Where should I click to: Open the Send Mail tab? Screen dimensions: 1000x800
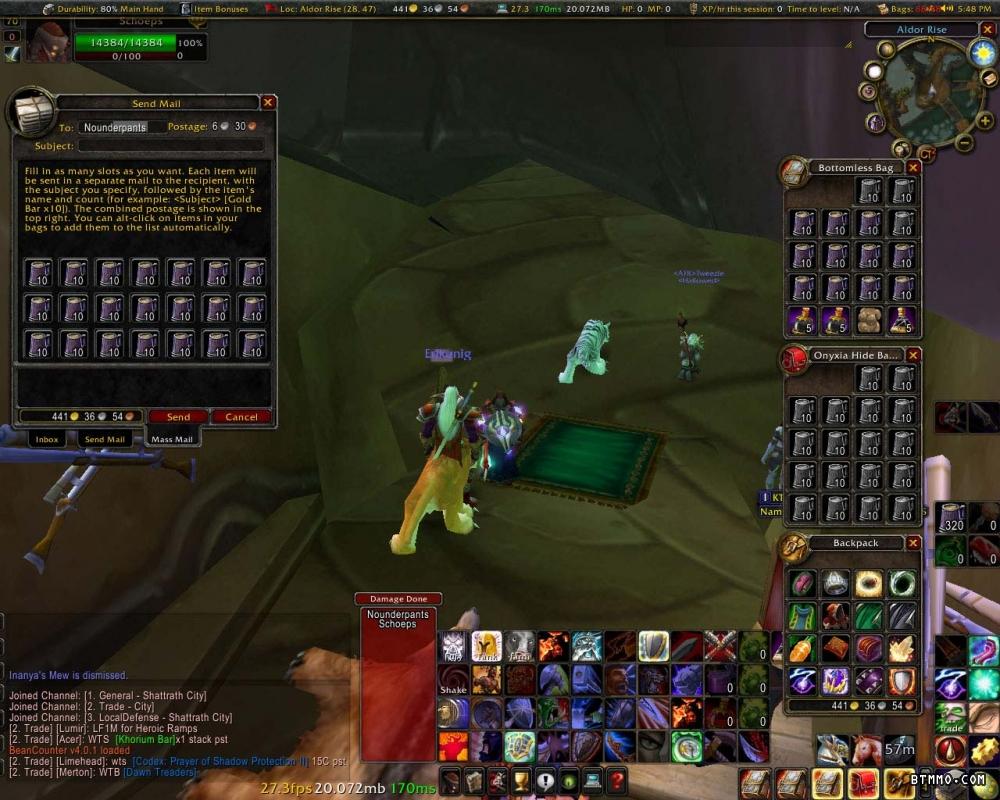[104, 439]
